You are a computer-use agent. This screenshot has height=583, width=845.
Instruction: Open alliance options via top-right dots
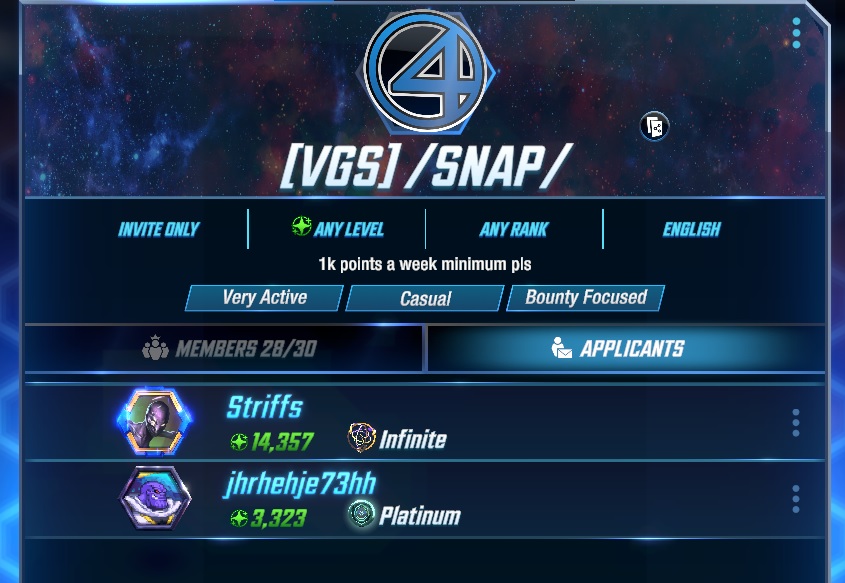coord(796,33)
